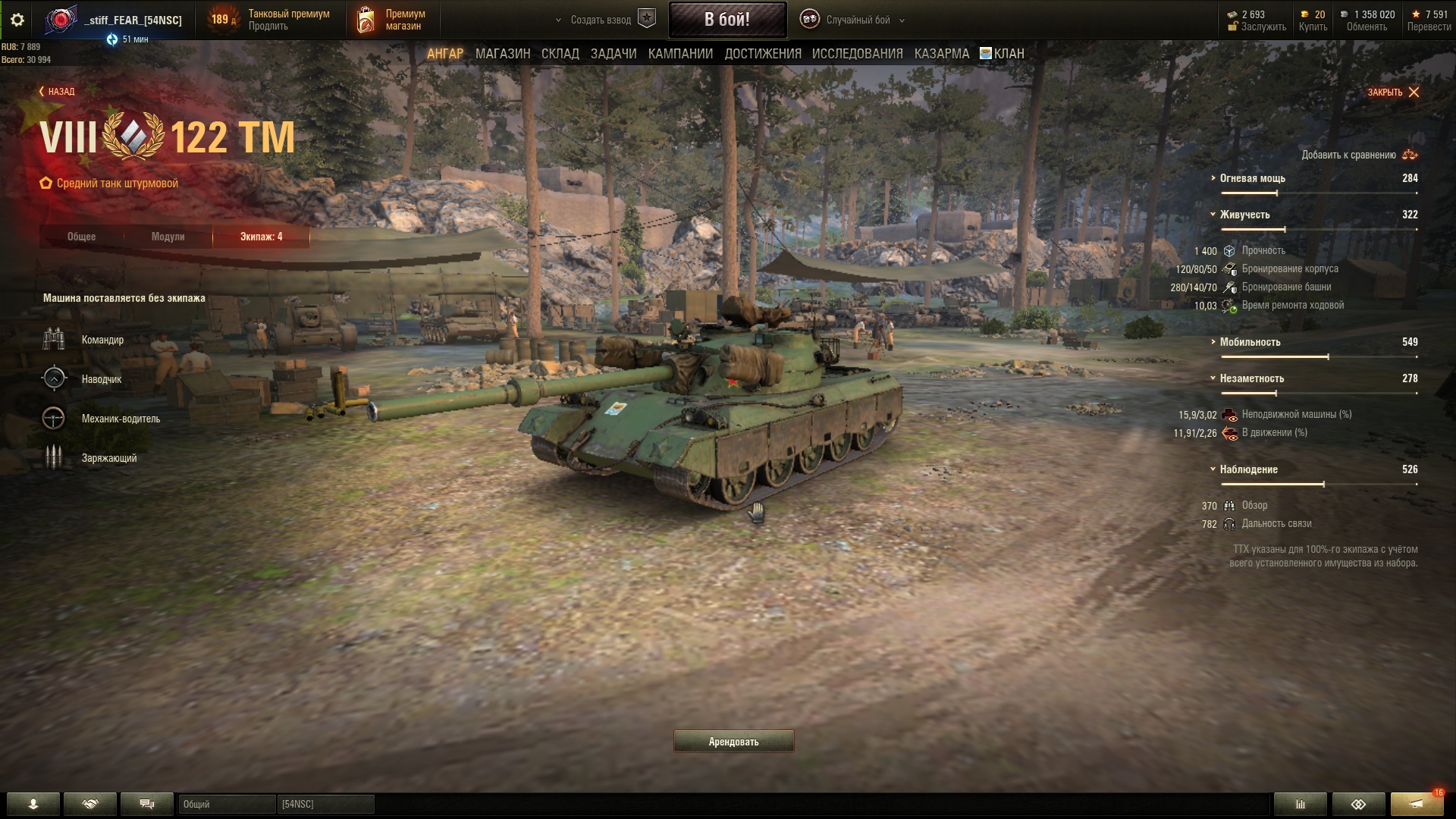The image size is (1456, 819).
Task: Open the Случайный бой mode dropdown
Action: 858,20
